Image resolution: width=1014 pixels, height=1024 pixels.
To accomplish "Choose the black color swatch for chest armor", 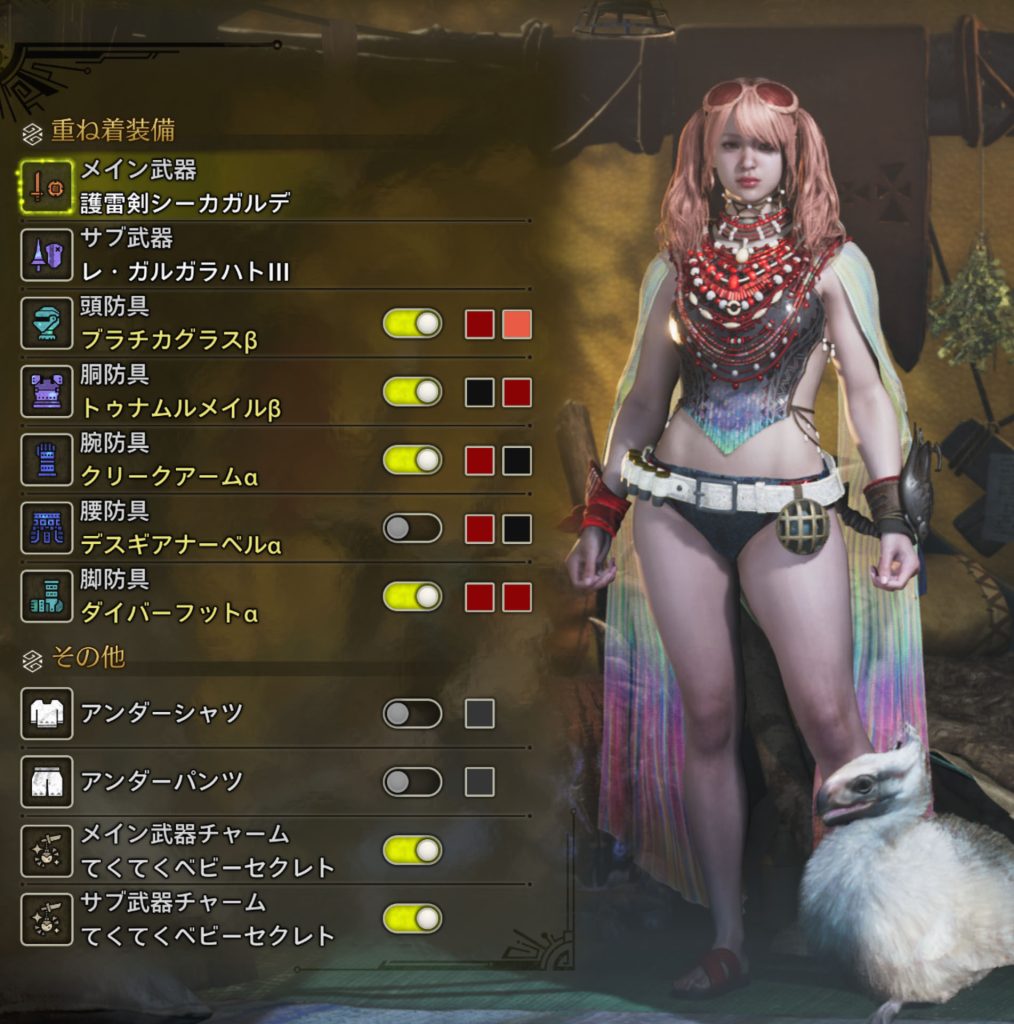I will pyautogui.click(x=480, y=392).
